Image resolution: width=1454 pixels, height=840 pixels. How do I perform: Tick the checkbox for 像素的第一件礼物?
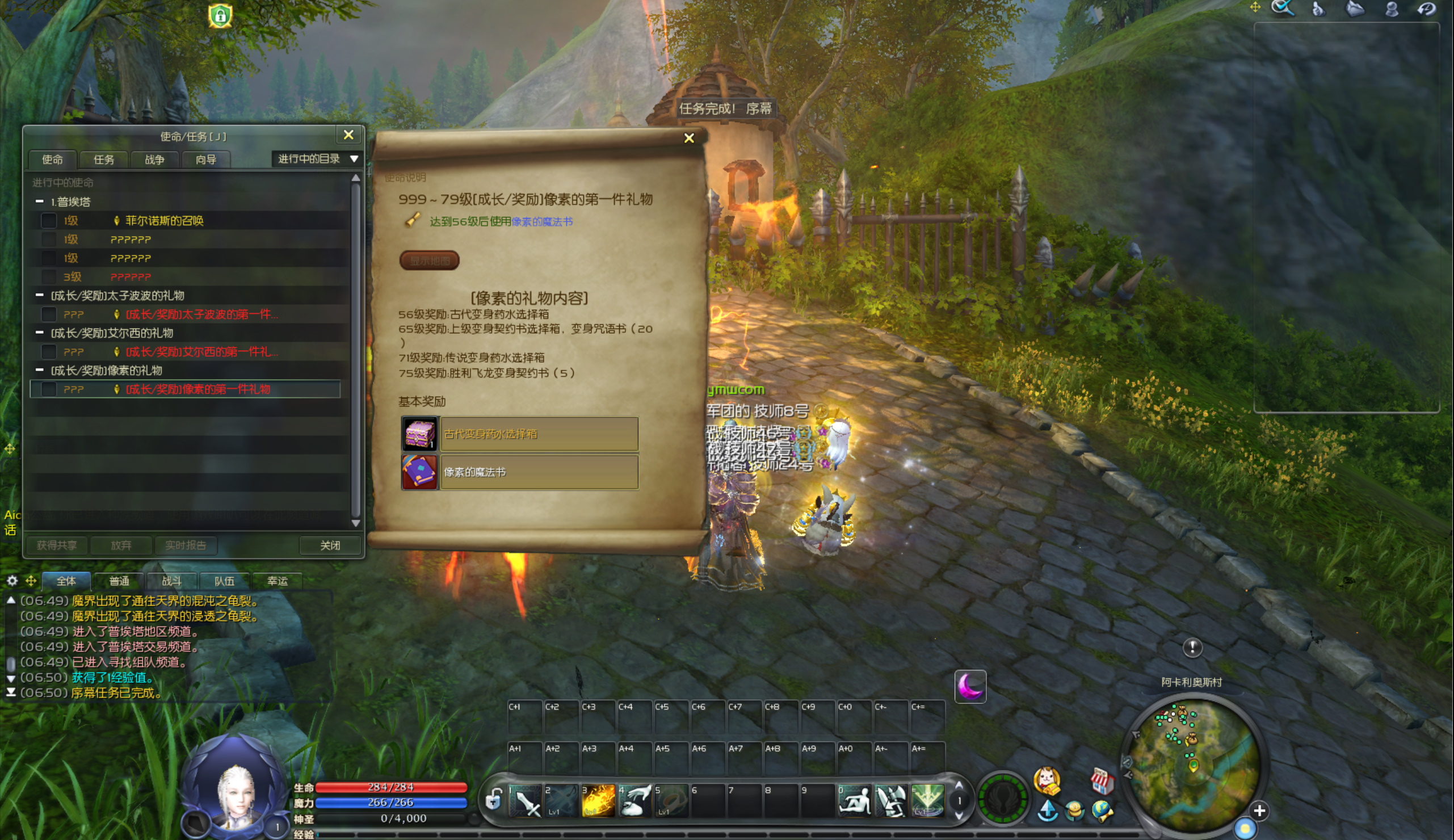(49, 389)
